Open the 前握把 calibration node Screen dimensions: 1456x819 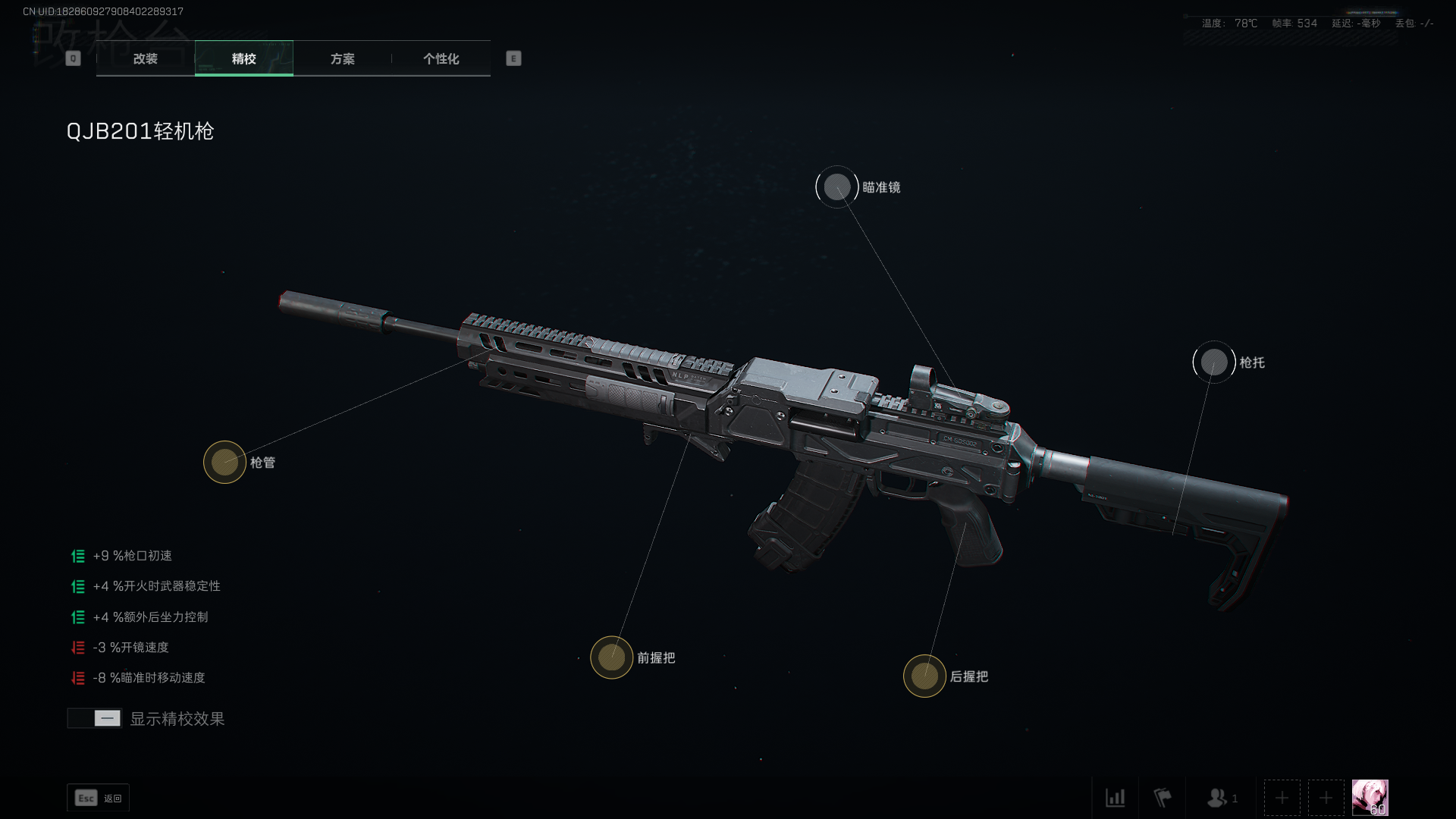pos(611,657)
